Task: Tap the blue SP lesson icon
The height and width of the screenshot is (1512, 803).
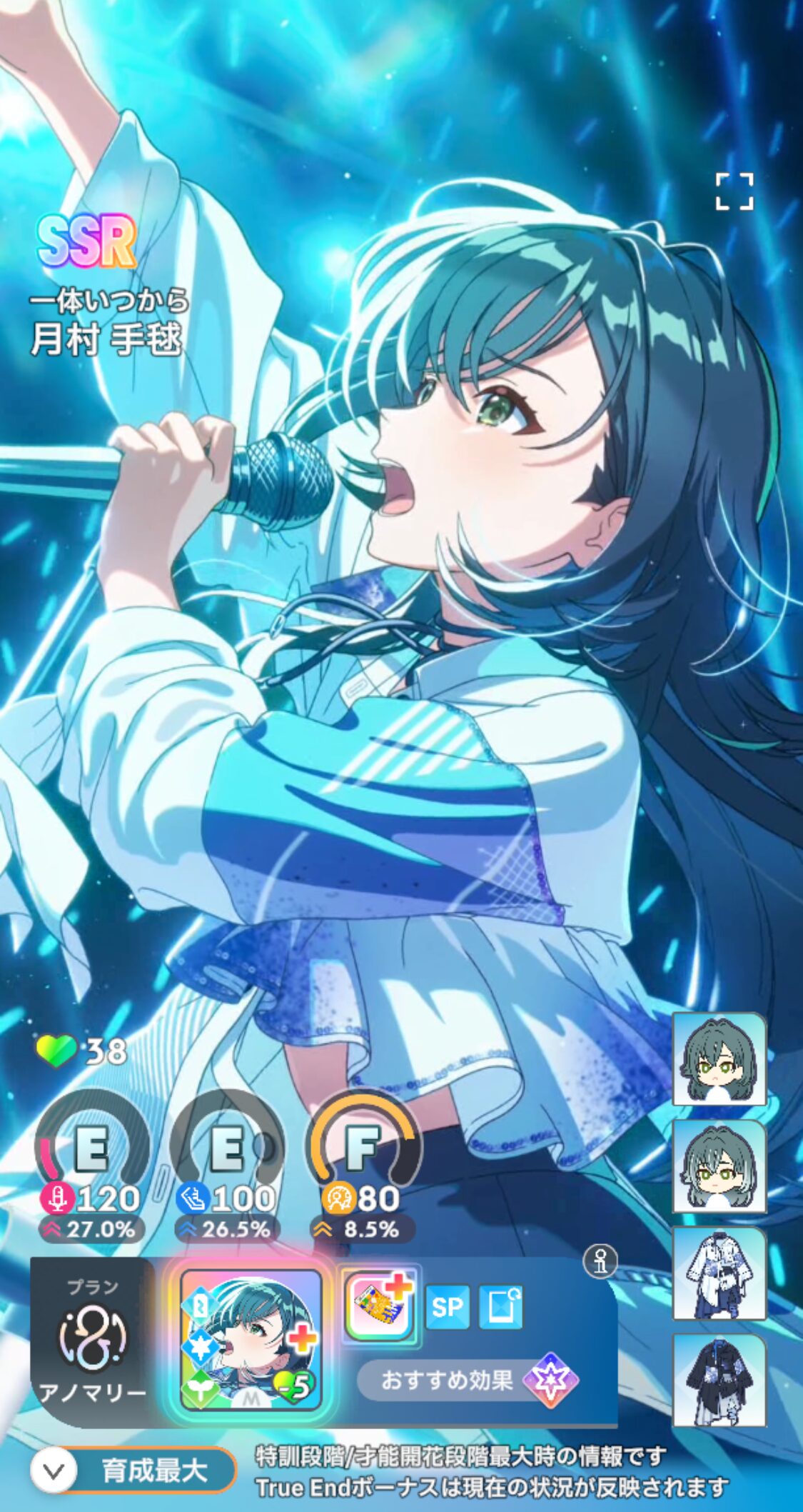Action: point(447,1307)
